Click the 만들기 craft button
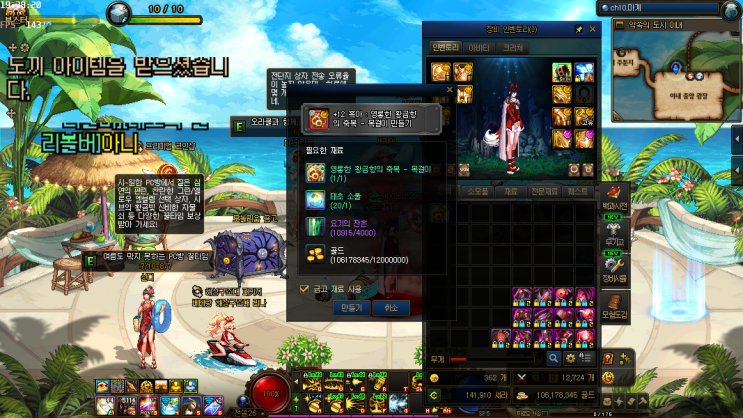This screenshot has height=418, width=743. click(351, 307)
